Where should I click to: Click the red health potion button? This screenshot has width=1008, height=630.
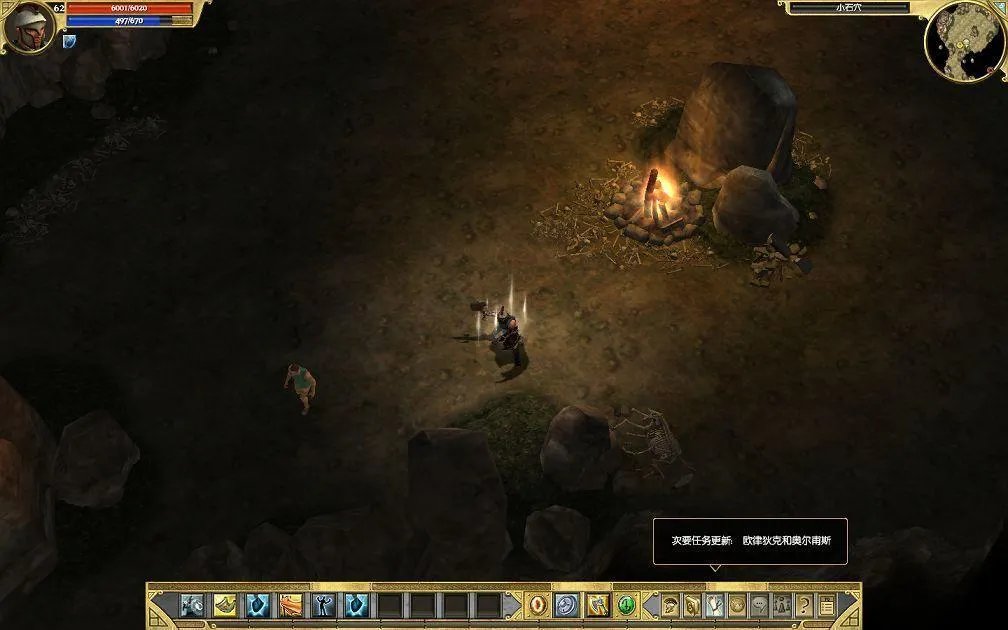coord(538,605)
